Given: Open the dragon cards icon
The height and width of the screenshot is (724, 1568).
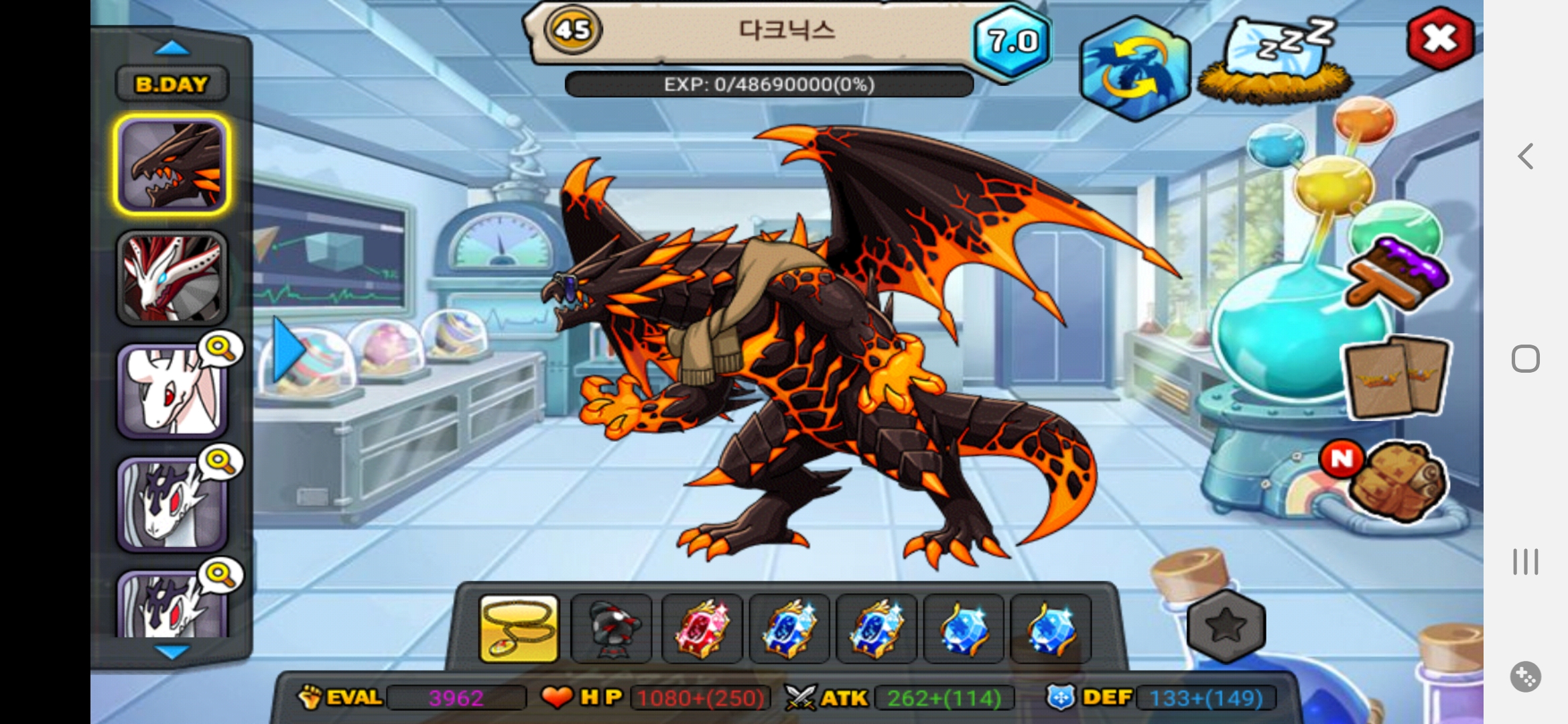Looking at the screenshot, I should 1398,377.
